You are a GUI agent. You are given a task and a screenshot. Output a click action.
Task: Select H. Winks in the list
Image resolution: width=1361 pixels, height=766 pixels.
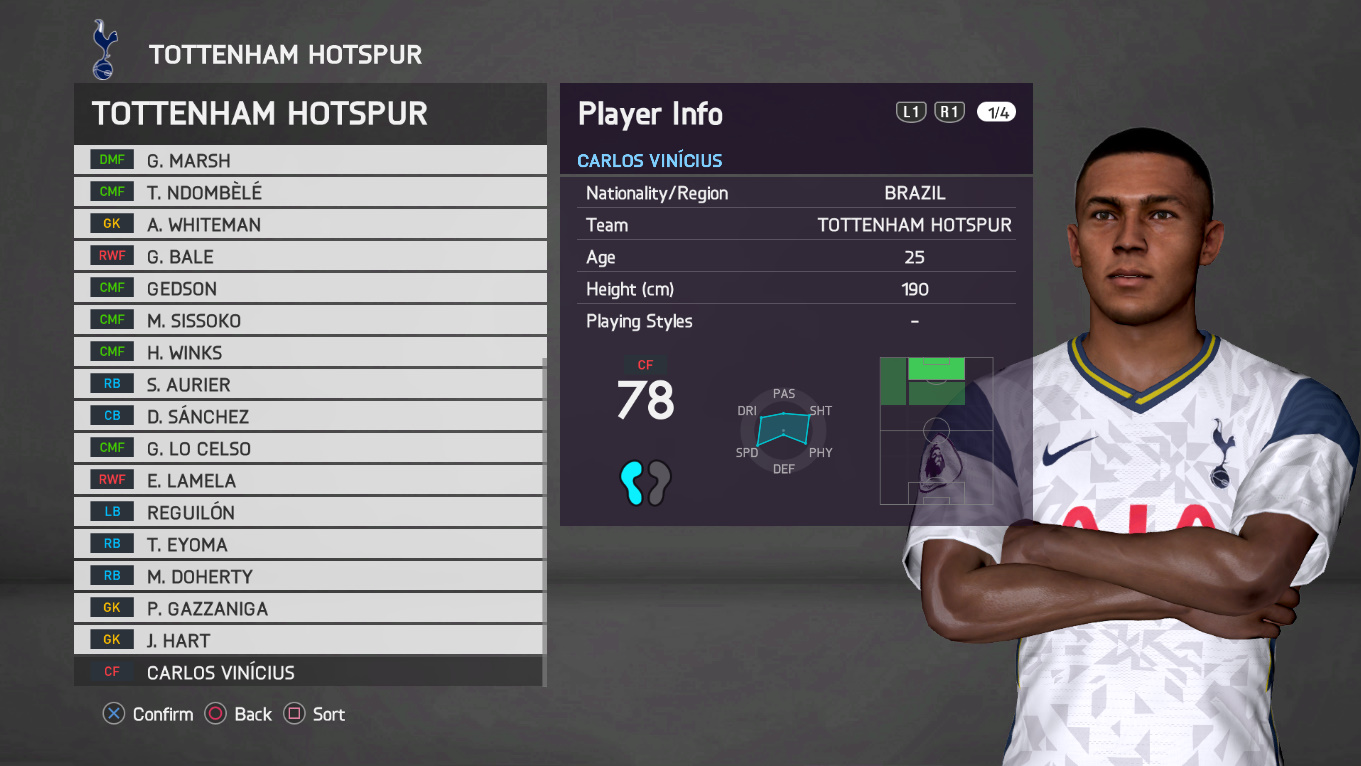click(310, 352)
